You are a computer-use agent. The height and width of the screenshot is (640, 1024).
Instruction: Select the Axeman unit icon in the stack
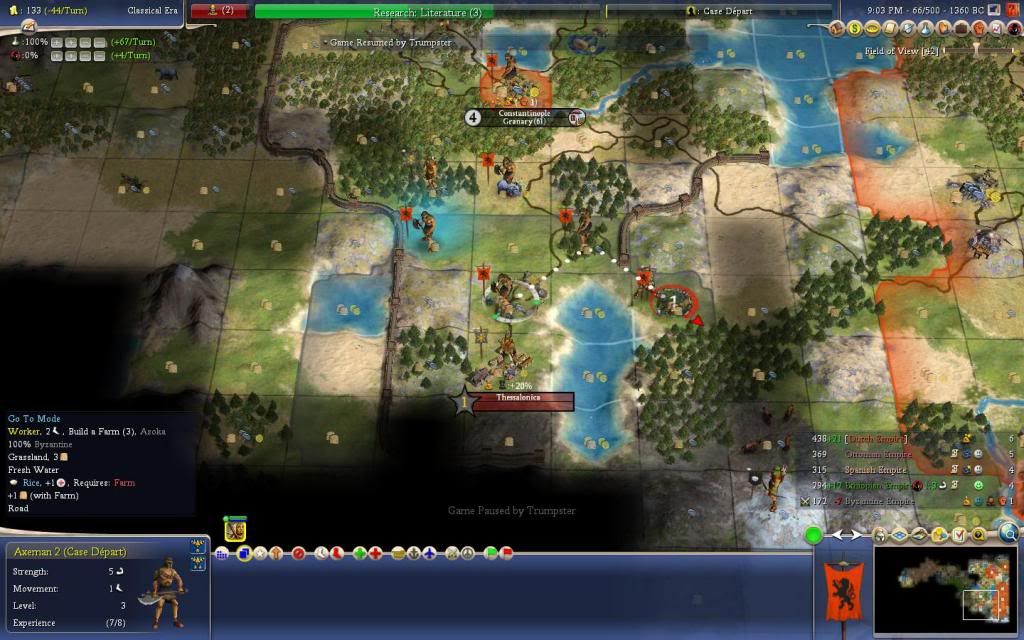tap(235, 530)
